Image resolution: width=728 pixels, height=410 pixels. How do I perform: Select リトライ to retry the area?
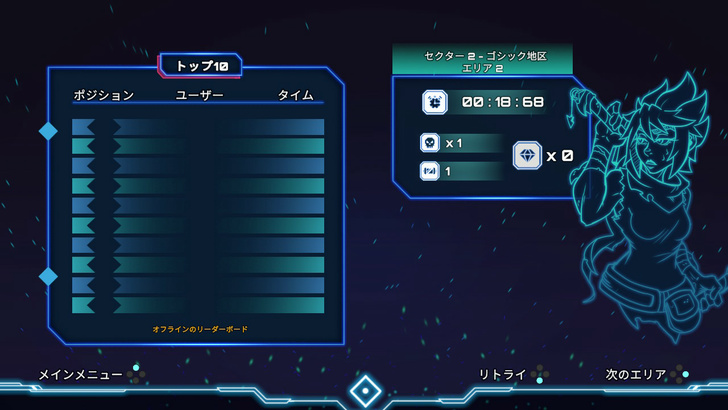502,375
